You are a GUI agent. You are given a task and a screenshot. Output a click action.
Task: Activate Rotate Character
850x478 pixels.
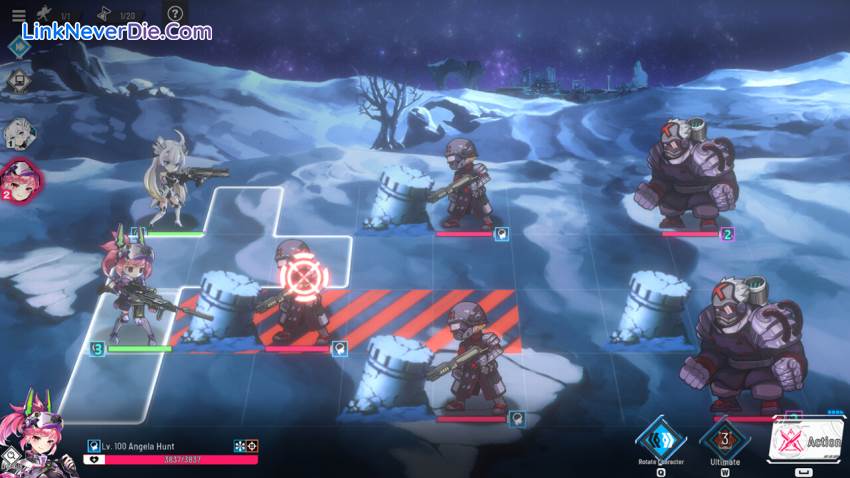click(661, 439)
